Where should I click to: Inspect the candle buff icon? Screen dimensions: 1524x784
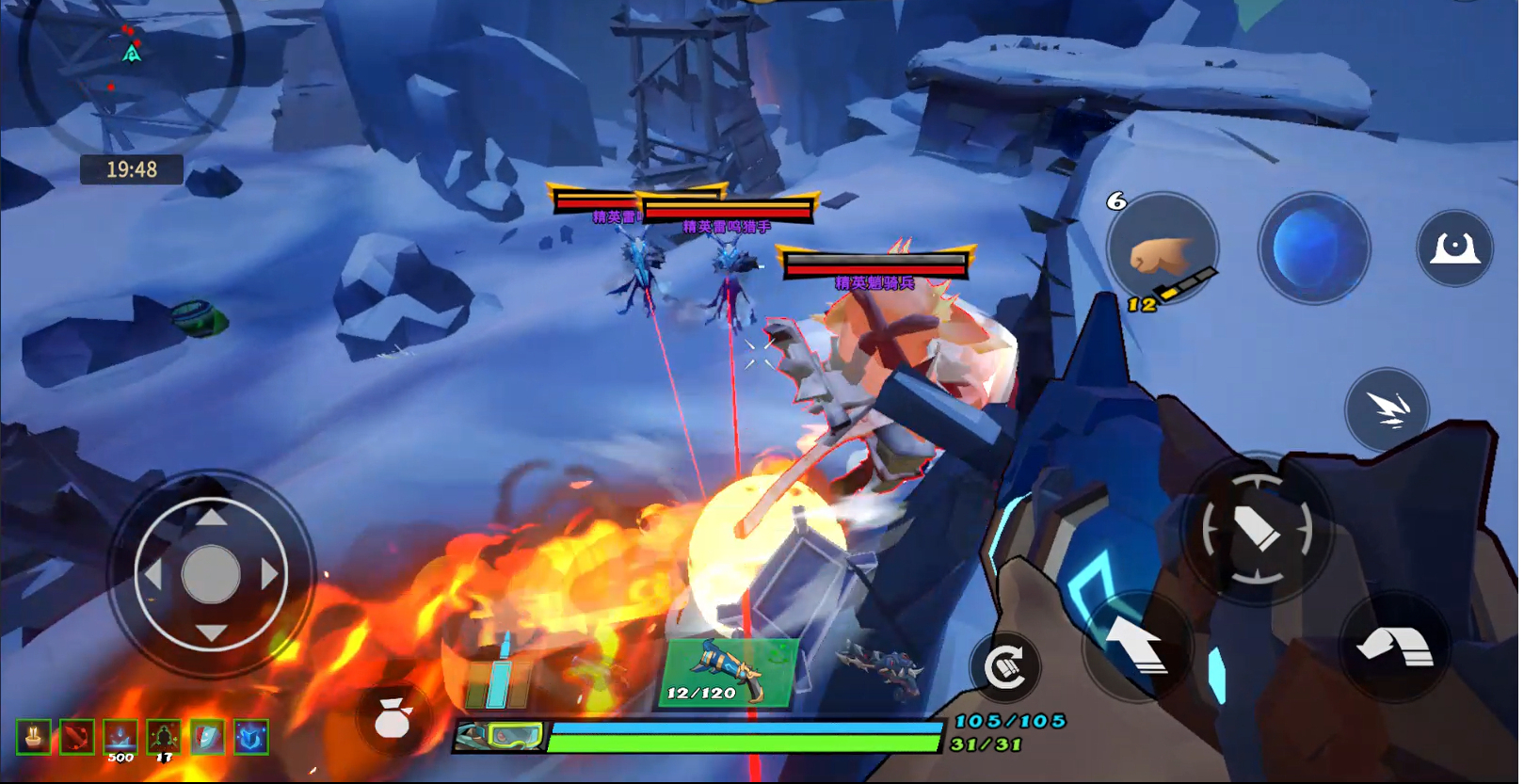pyautogui.click(x=34, y=737)
